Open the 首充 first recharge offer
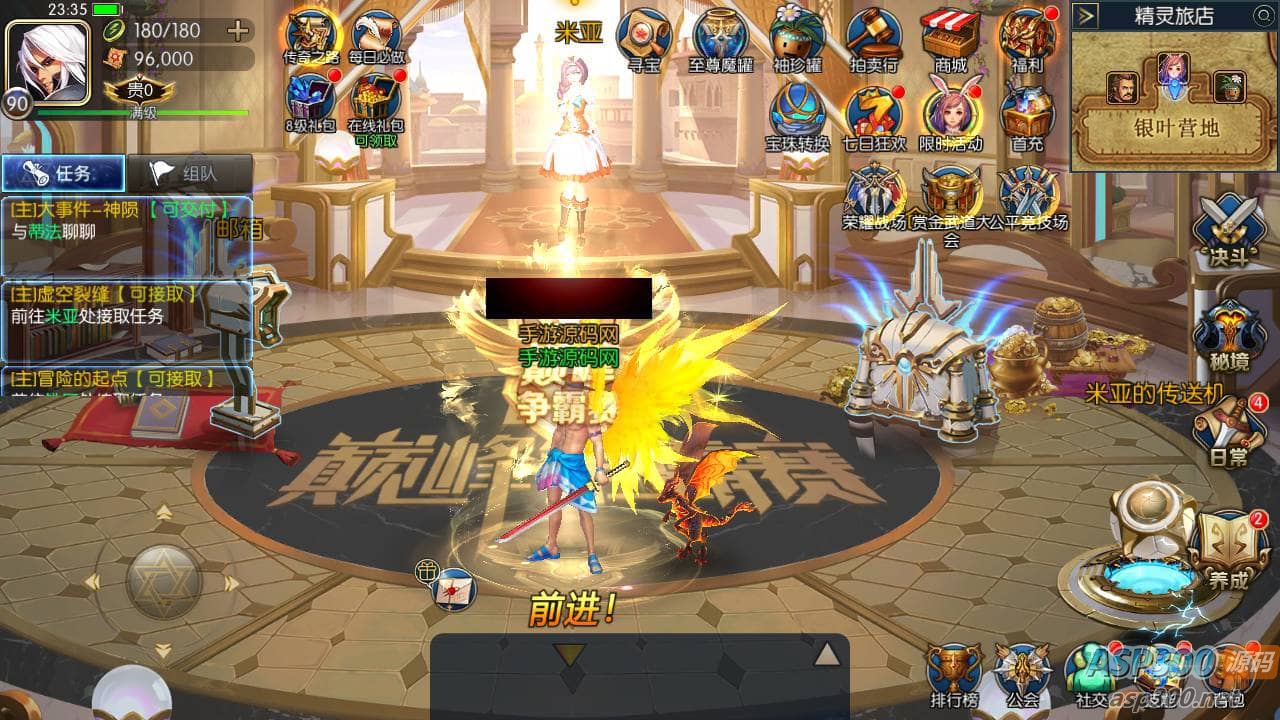1280x720 pixels. point(1027,112)
